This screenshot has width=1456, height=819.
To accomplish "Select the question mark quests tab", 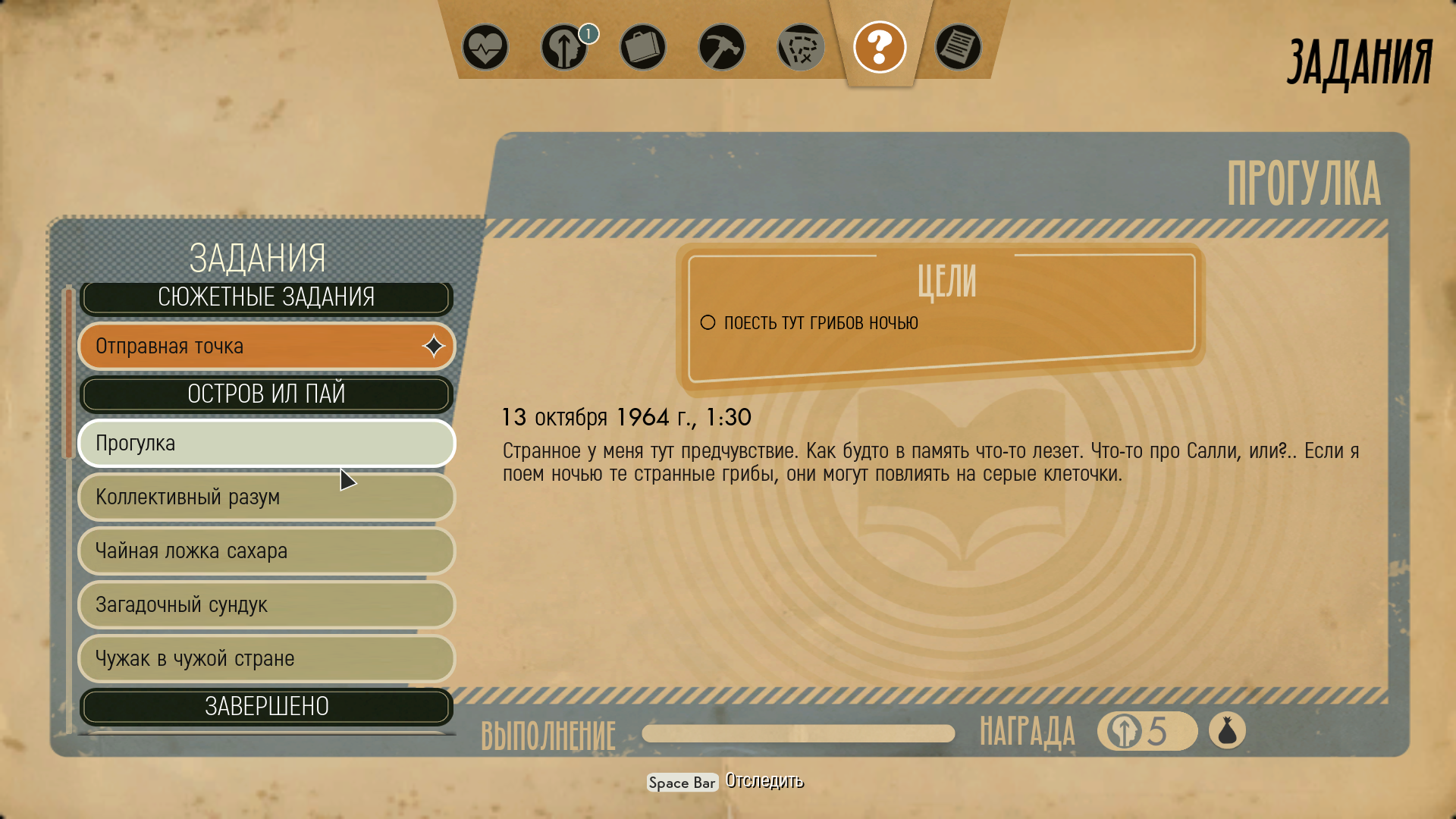I will pyautogui.click(x=880, y=48).
